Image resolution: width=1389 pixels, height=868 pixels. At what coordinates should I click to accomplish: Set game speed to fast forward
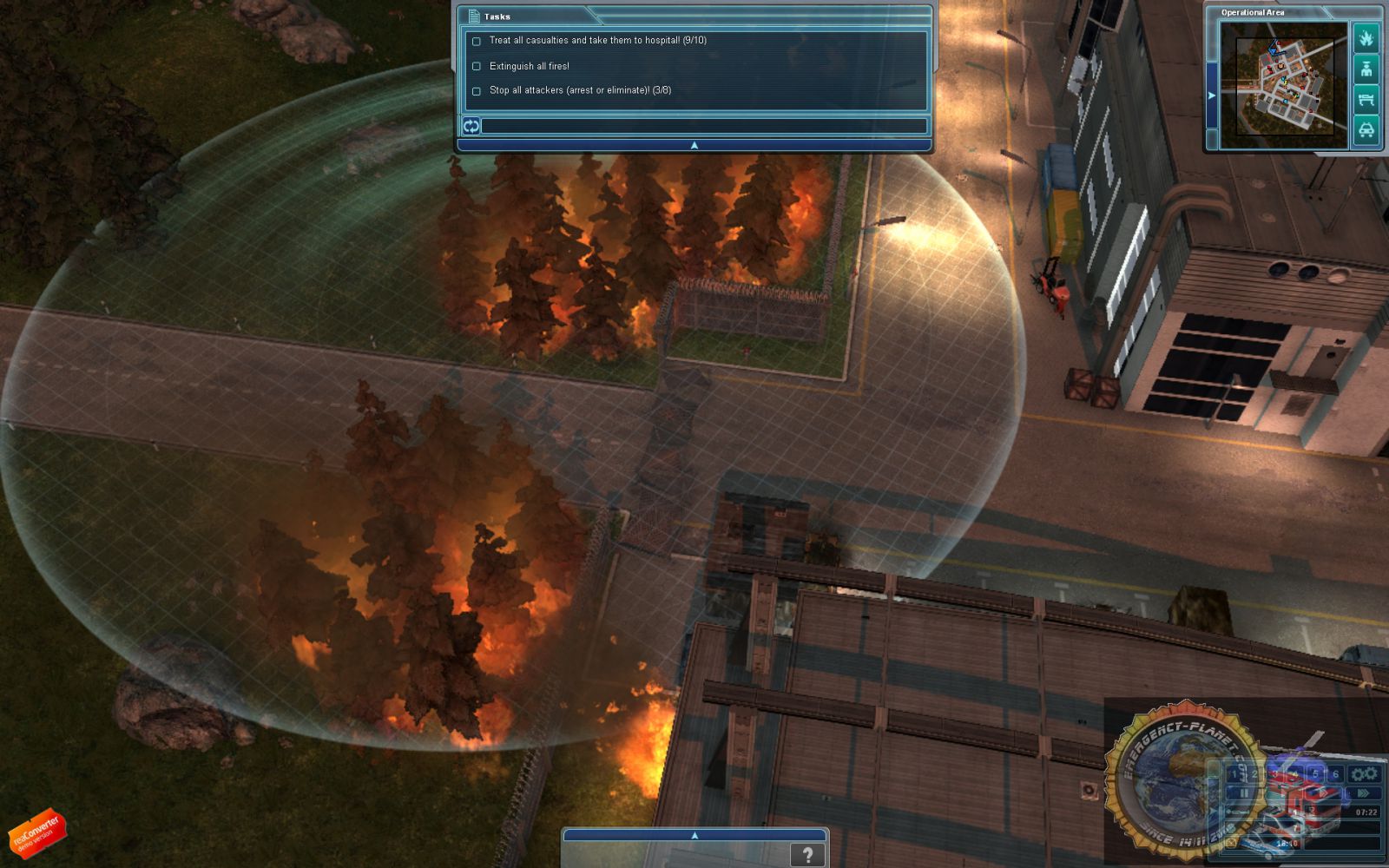point(1363,793)
